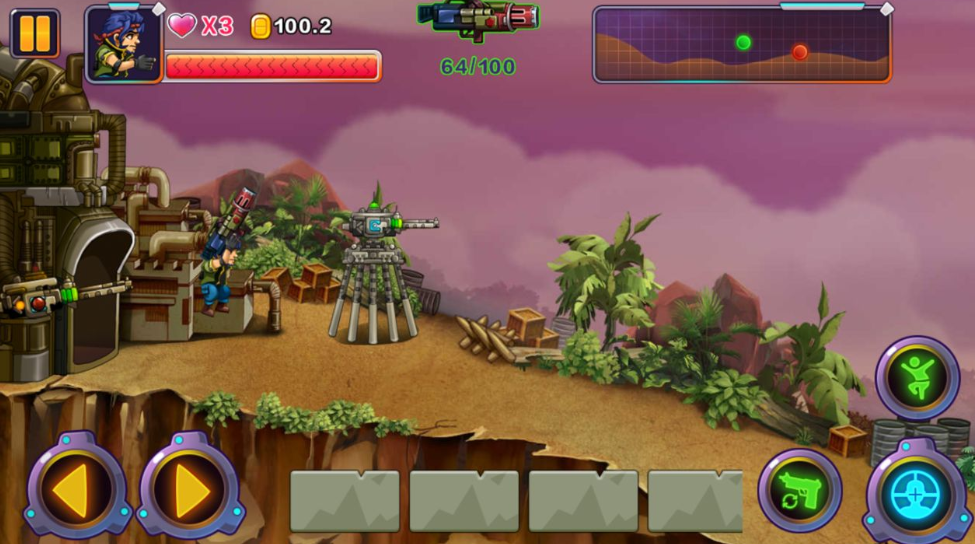The width and height of the screenshot is (975, 544).
Task: Activate the green jump button
Action: click(x=916, y=377)
